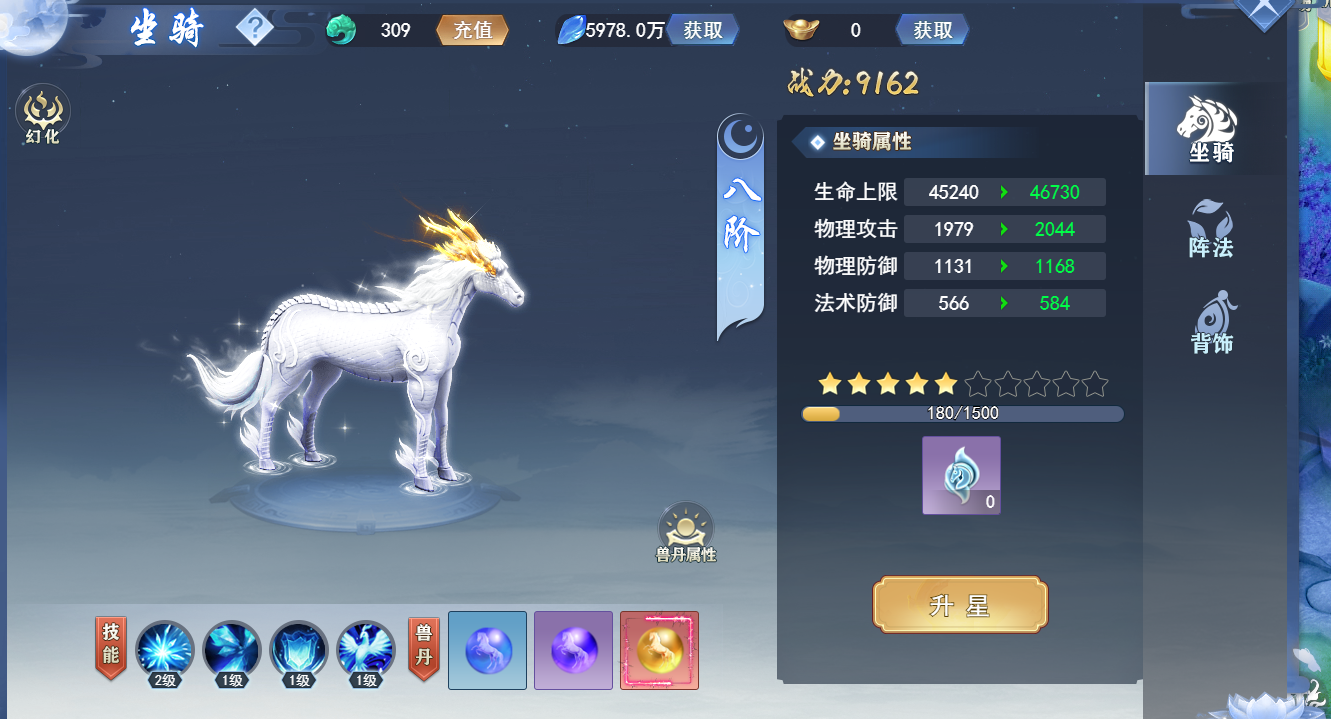Select the star upgrade material item slot
This screenshot has height=719, width=1331.
[961, 475]
